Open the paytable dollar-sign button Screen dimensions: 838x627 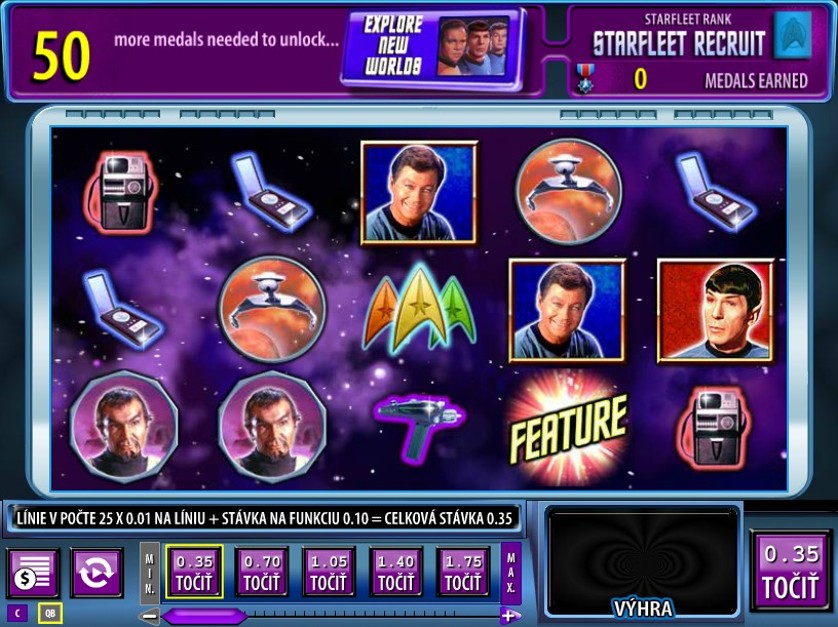tap(33, 573)
